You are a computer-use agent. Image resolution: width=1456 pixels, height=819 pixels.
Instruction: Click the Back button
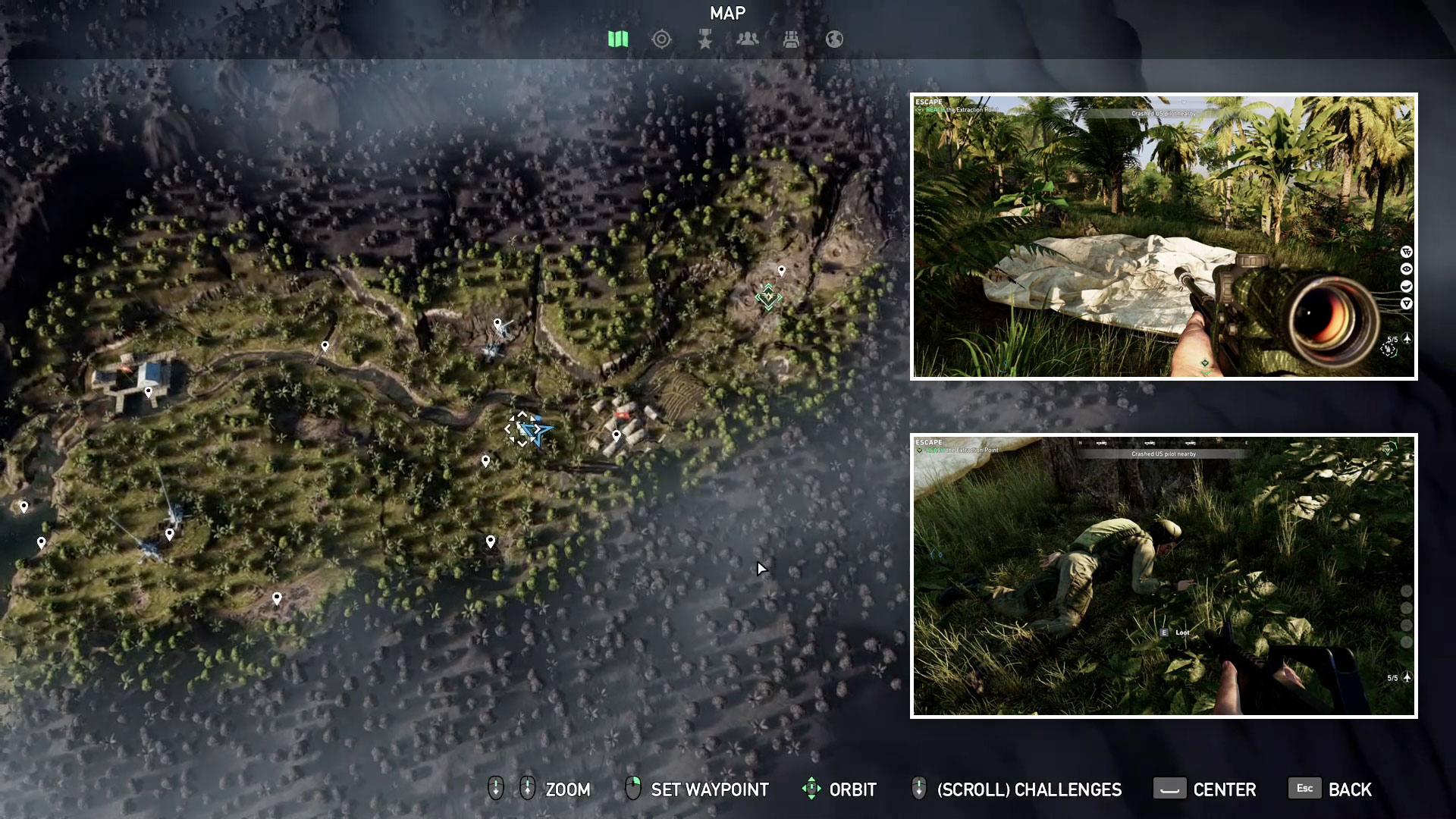click(1331, 789)
